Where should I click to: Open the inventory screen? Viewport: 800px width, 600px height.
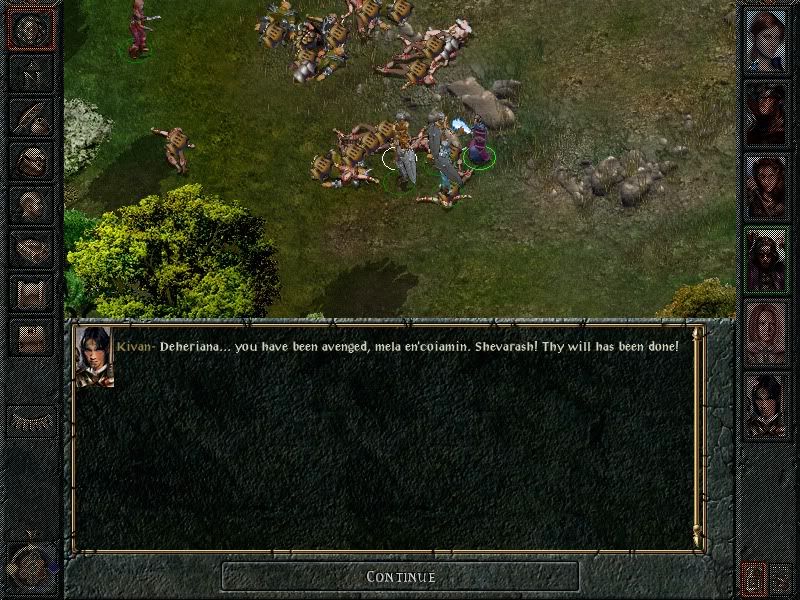[x=30, y=160]
